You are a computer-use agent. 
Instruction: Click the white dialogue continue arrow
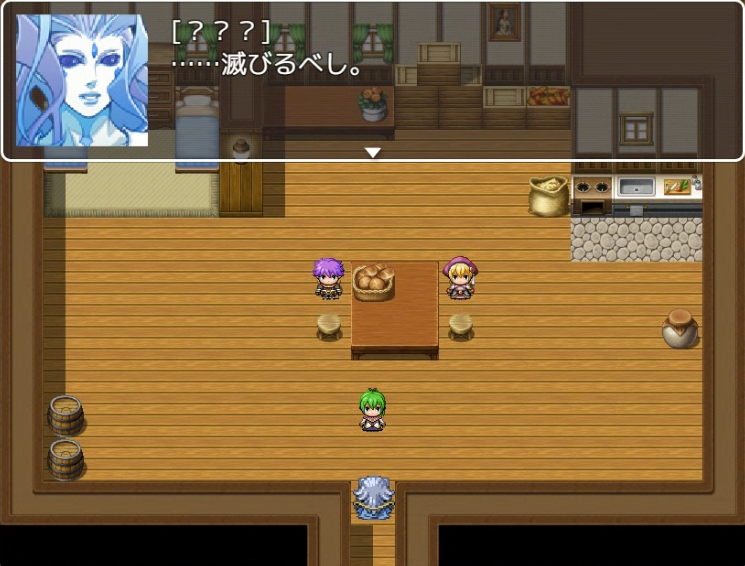coord(373,153)
